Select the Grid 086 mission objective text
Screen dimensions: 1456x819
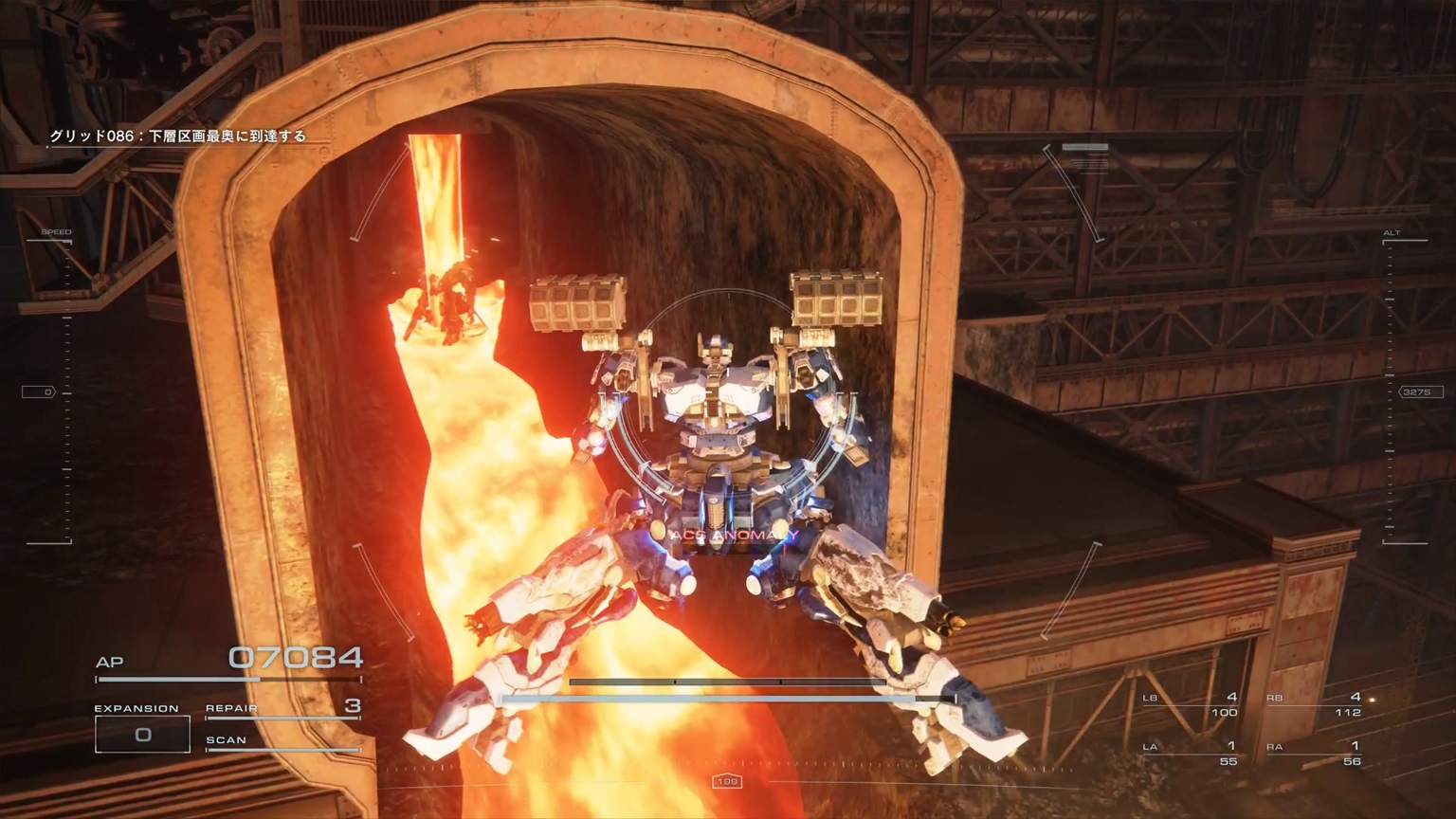click(178, 136)
